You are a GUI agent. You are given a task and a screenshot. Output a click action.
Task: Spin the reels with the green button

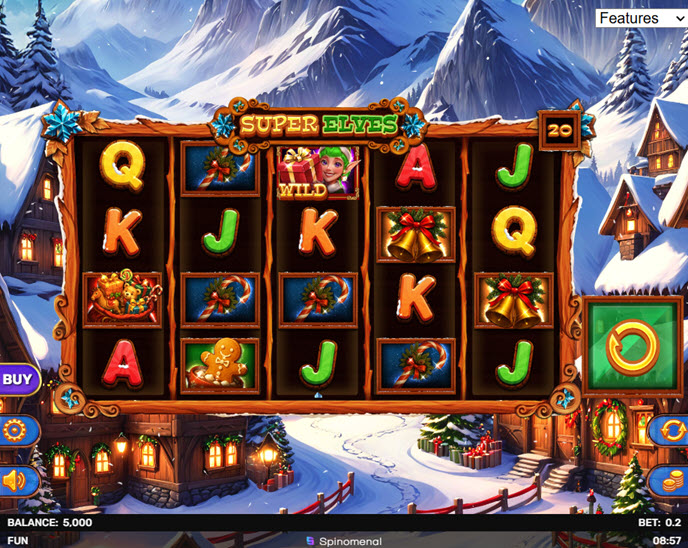tap(632, 347)
